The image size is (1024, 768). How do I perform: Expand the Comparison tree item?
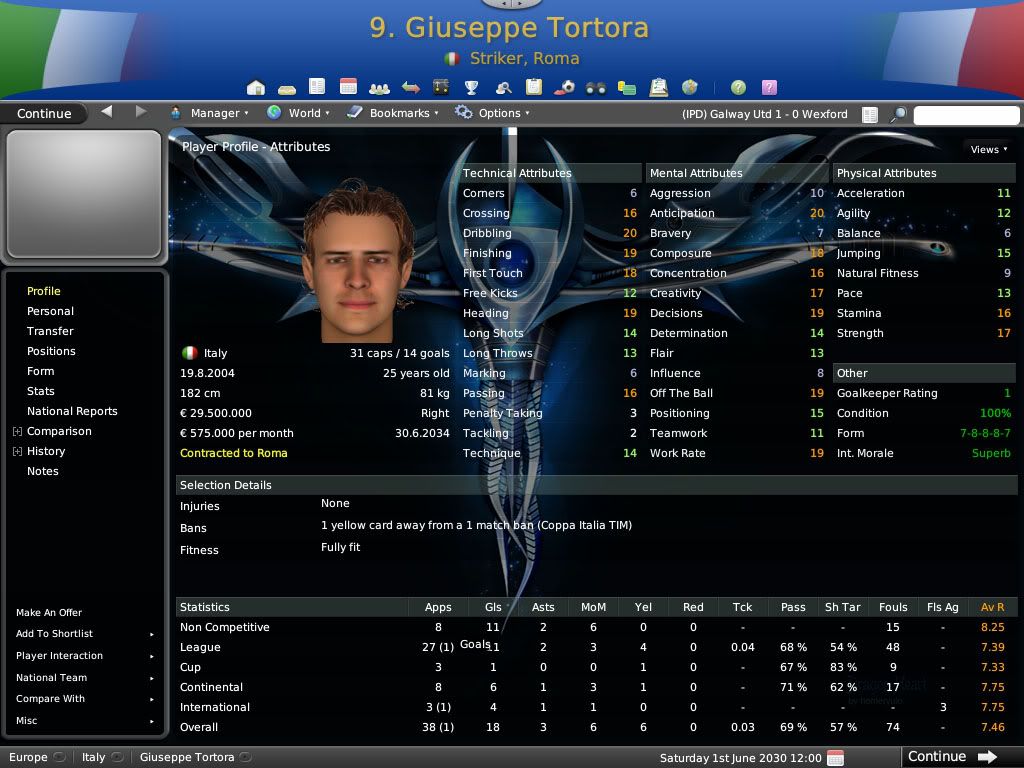coord(17,432)
